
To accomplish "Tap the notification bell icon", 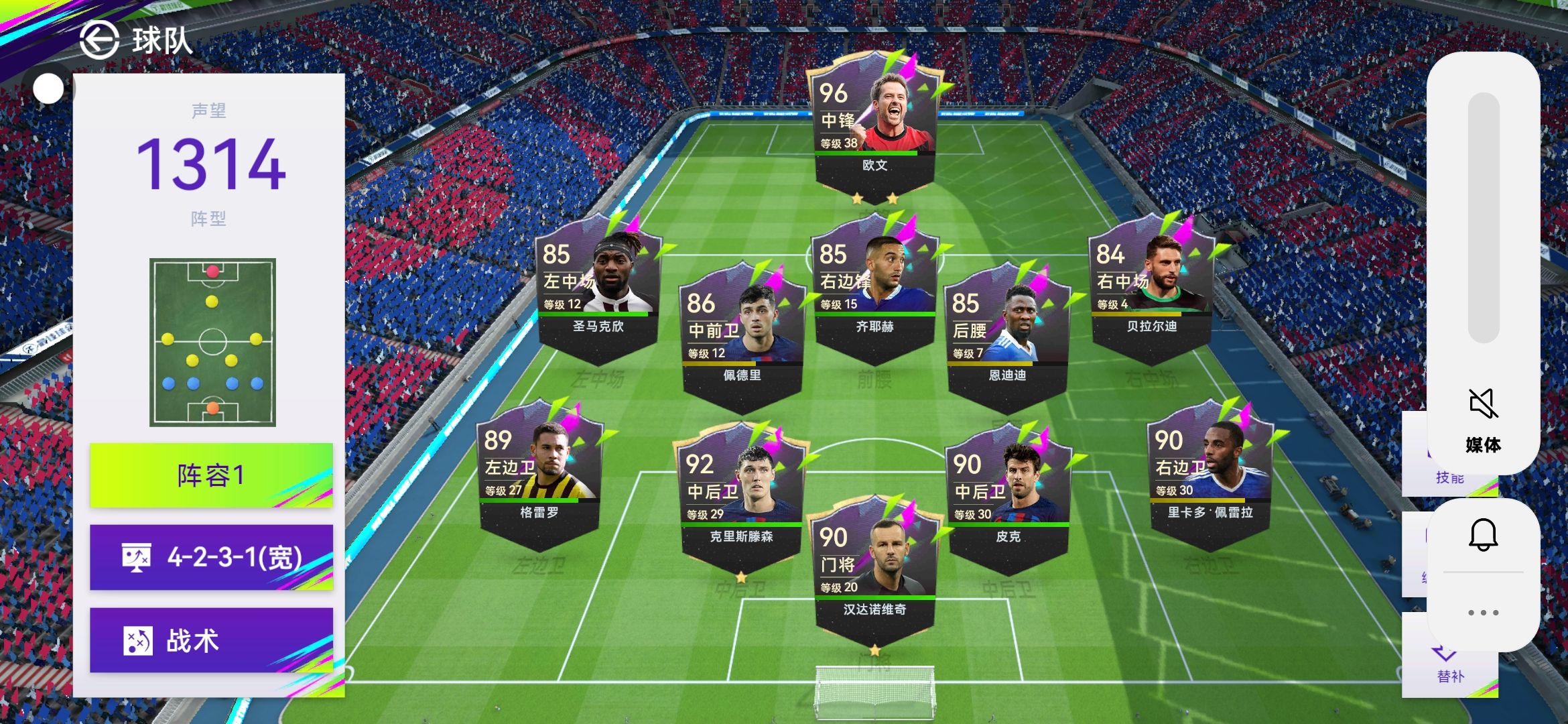I will pos(1483,534).
